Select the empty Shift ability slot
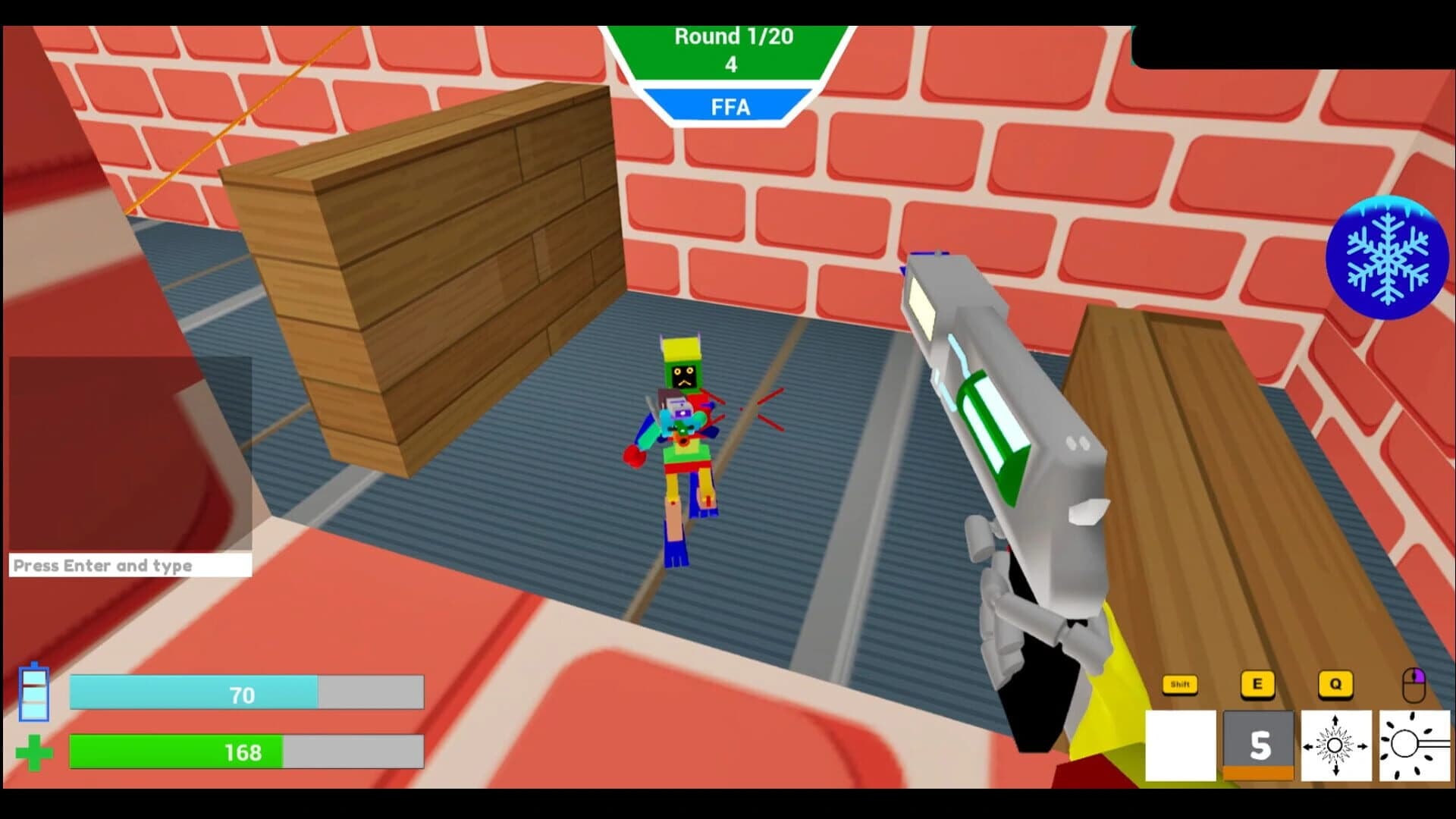 point(1180,747)
